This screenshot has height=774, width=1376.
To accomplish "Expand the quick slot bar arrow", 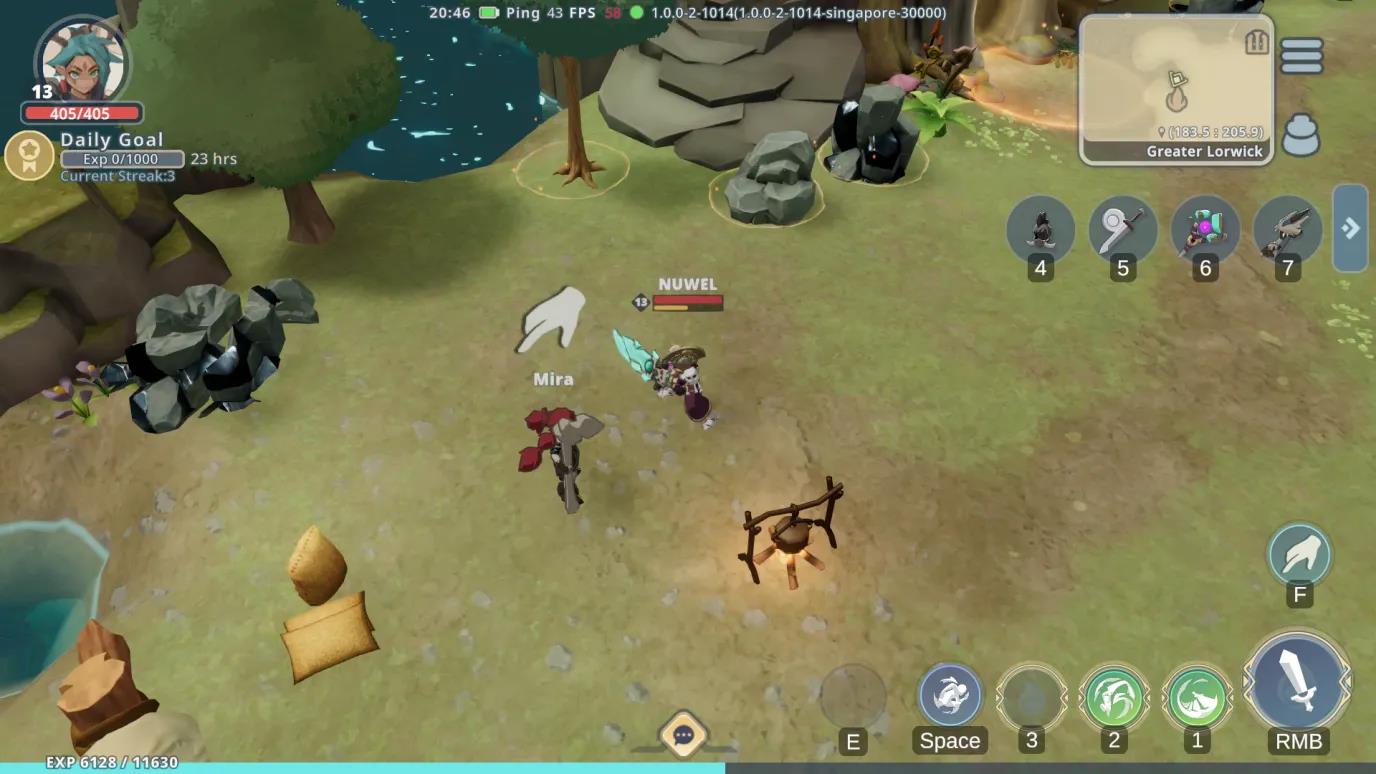I will pos(1350,228).
